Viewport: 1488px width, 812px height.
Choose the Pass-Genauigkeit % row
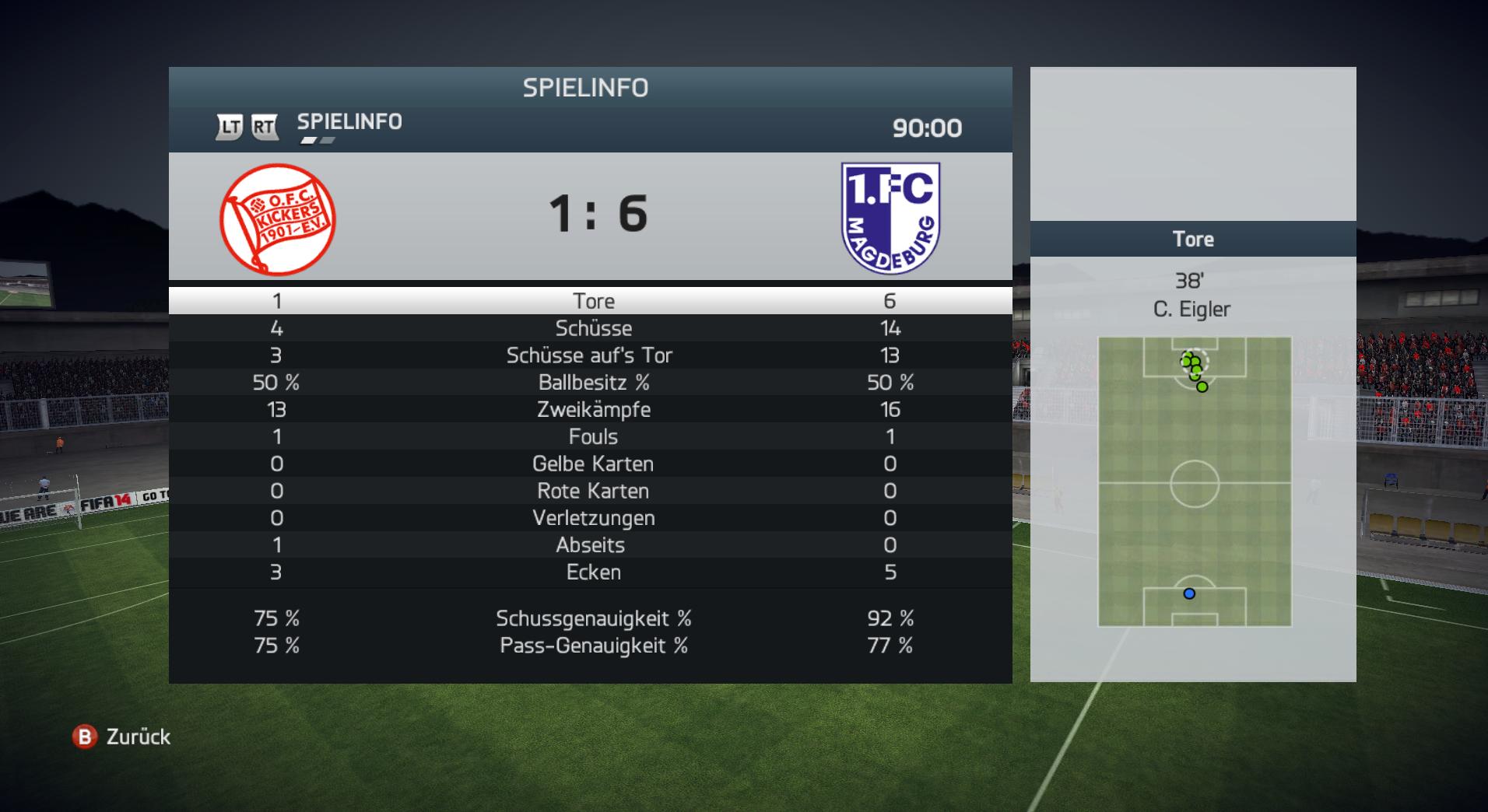[x=591, y=646]
